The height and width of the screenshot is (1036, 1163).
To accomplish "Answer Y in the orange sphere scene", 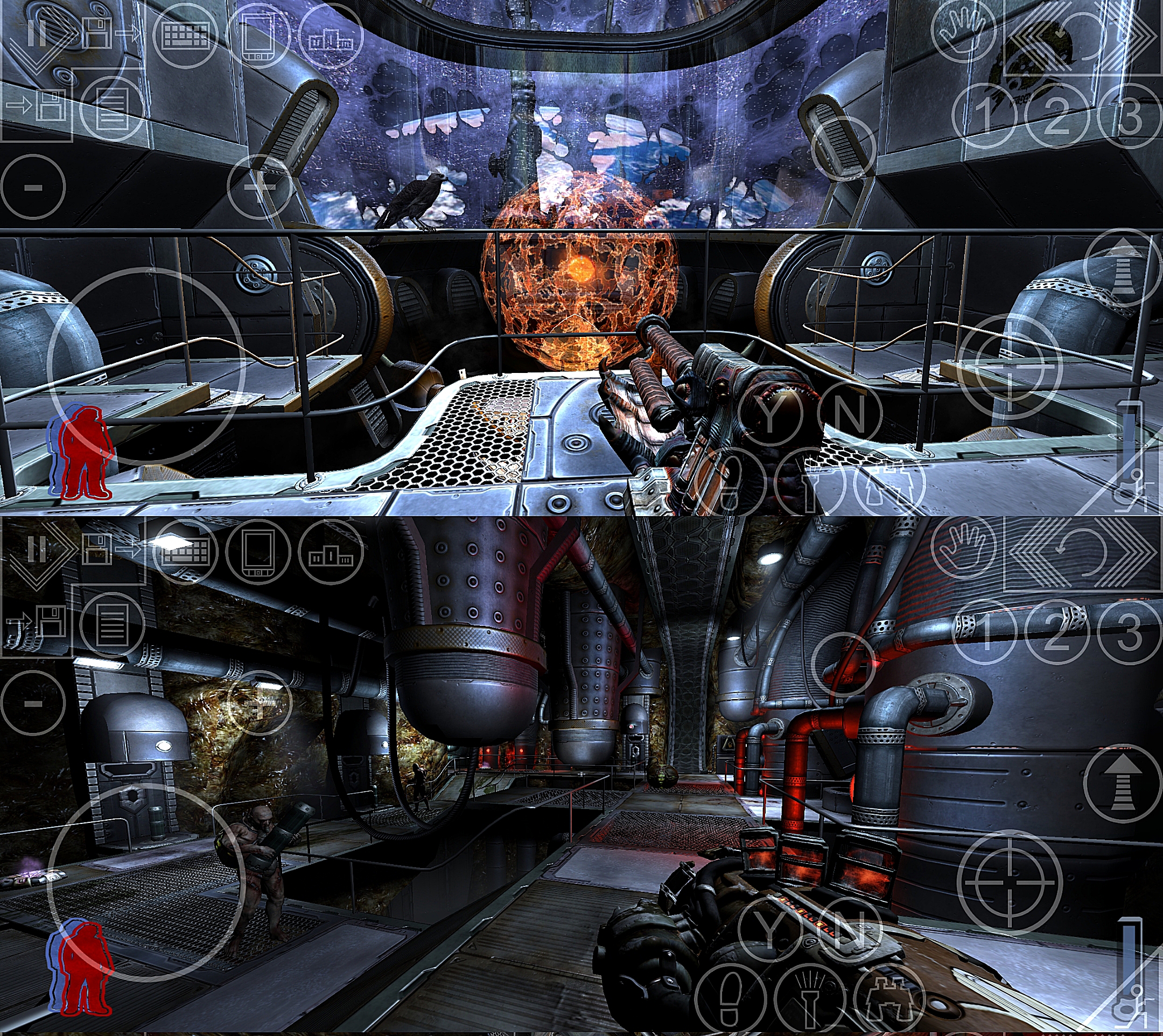I will (769, 413).
